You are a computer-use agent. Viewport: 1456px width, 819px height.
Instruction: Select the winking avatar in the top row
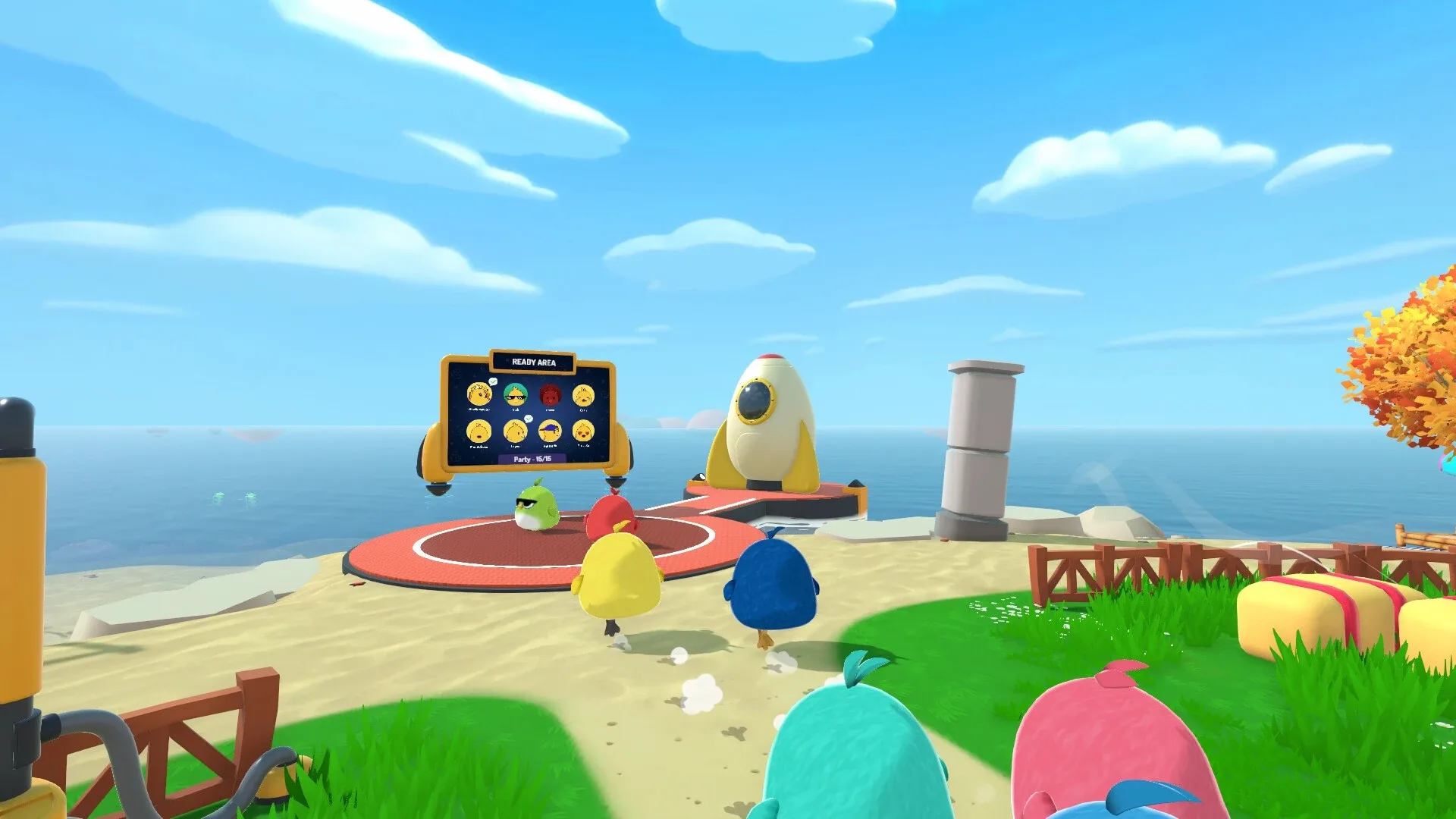click(583, 397)
